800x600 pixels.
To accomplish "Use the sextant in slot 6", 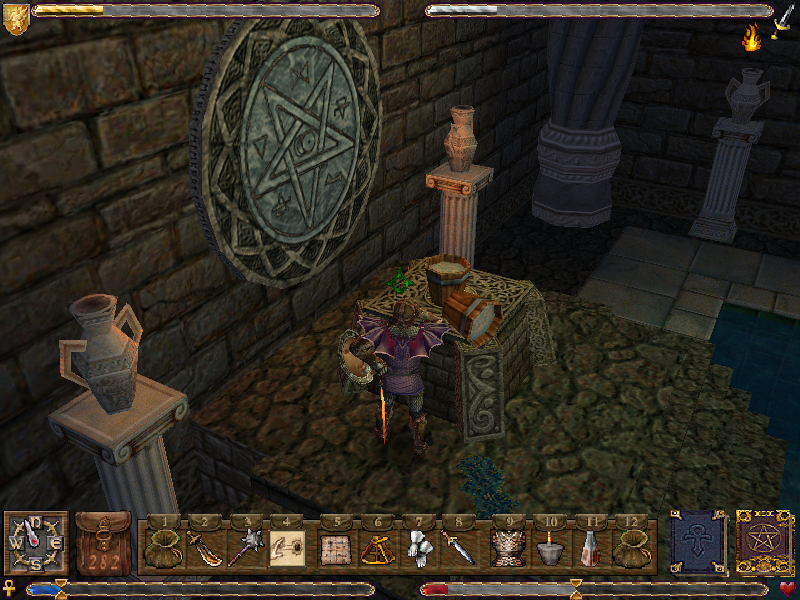I will 376,548.
